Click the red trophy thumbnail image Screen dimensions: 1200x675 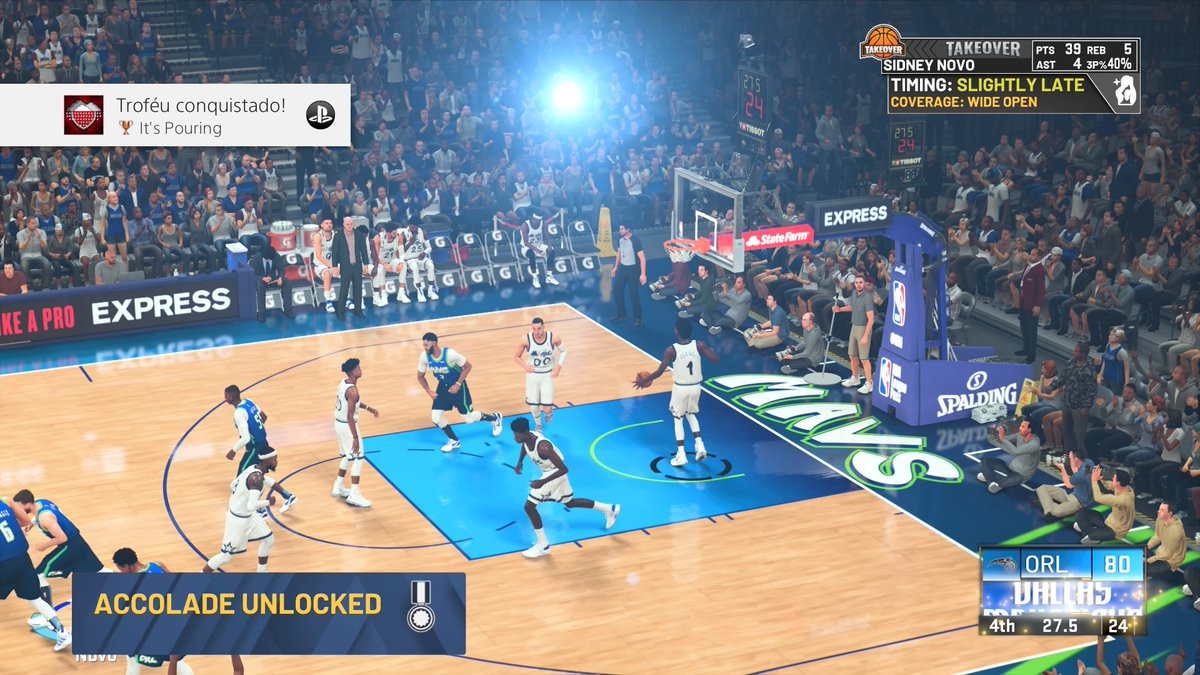point(84,116)
